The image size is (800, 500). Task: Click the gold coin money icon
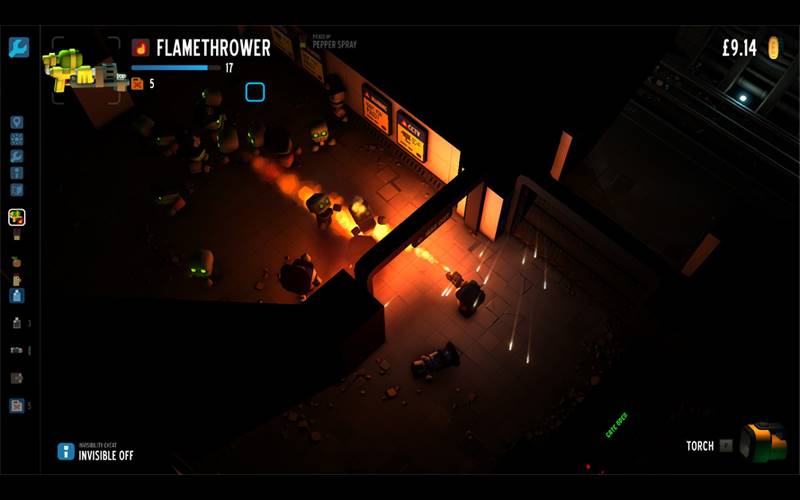pyautogui.click(x=773, y=47)
